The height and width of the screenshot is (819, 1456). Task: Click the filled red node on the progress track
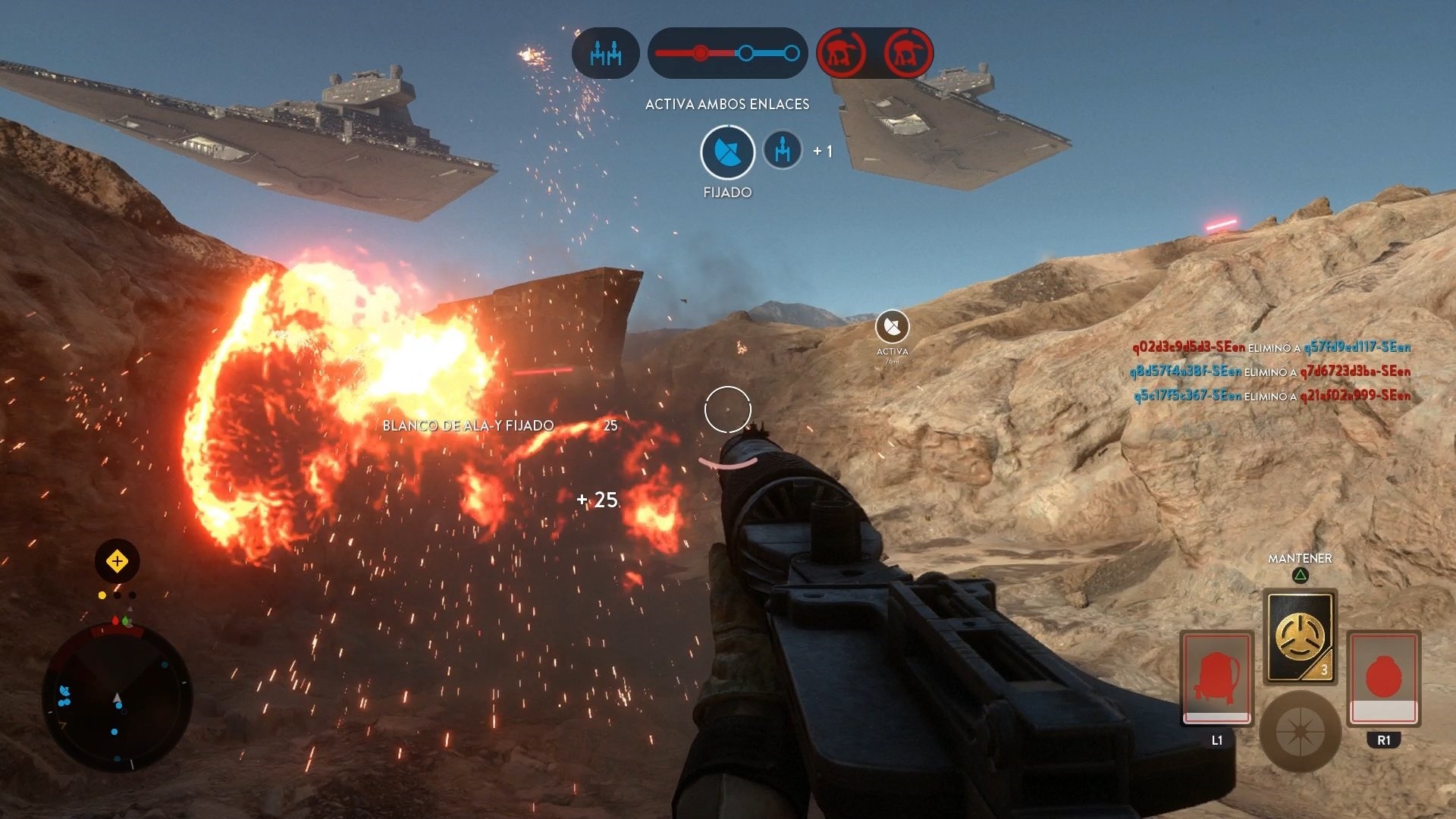click(701, 52)
